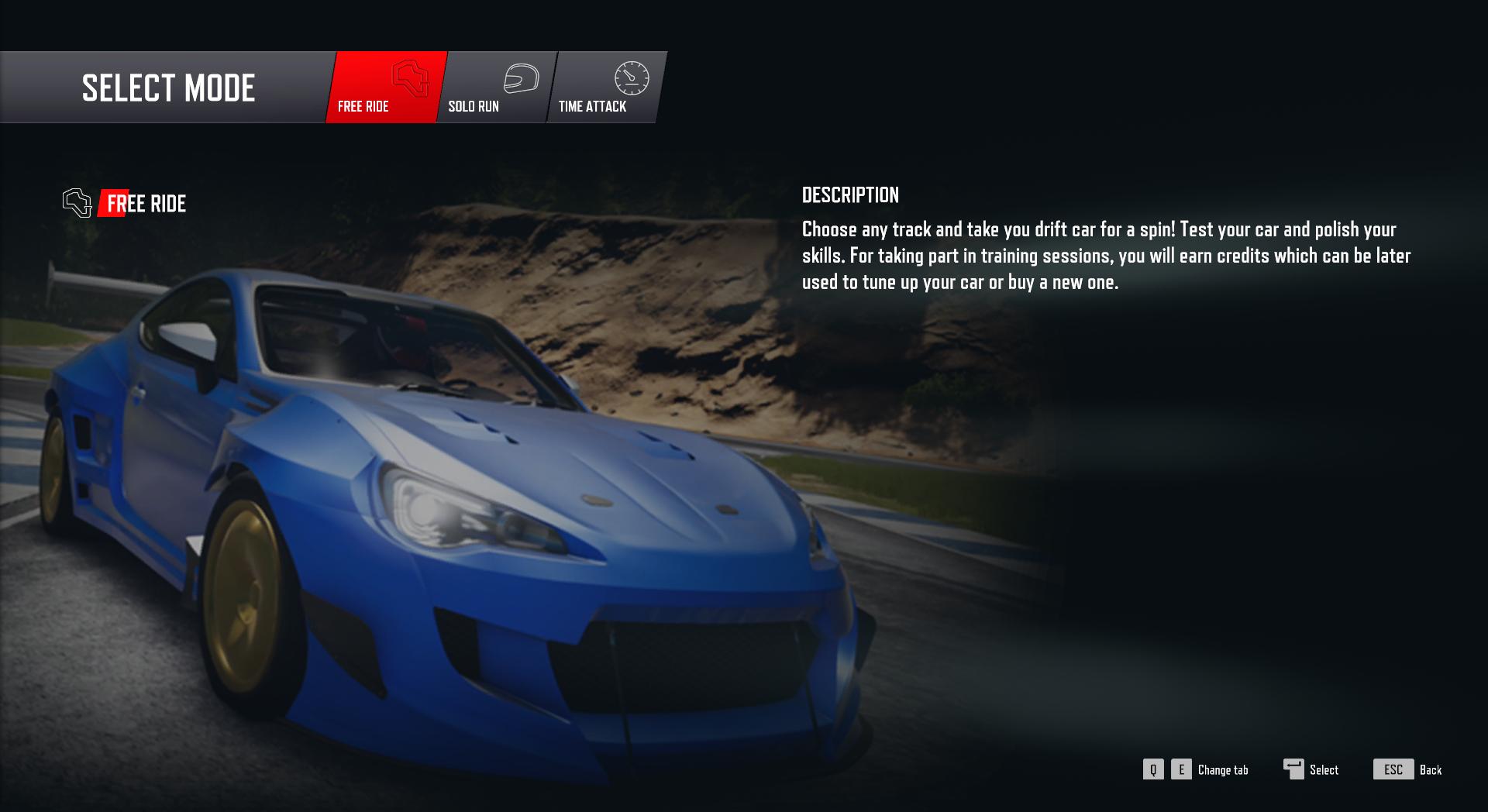This screenshot has height=812, width=1488.
Task: Open the Solo Run mode tab
Action: tap(494, 88)
